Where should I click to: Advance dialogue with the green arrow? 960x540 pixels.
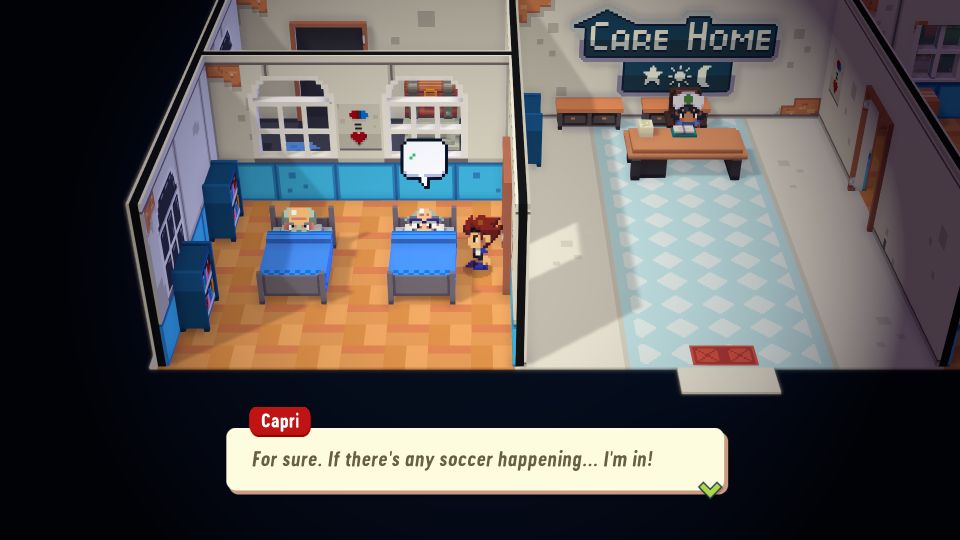pyautogui.click(x=709, y=488)
